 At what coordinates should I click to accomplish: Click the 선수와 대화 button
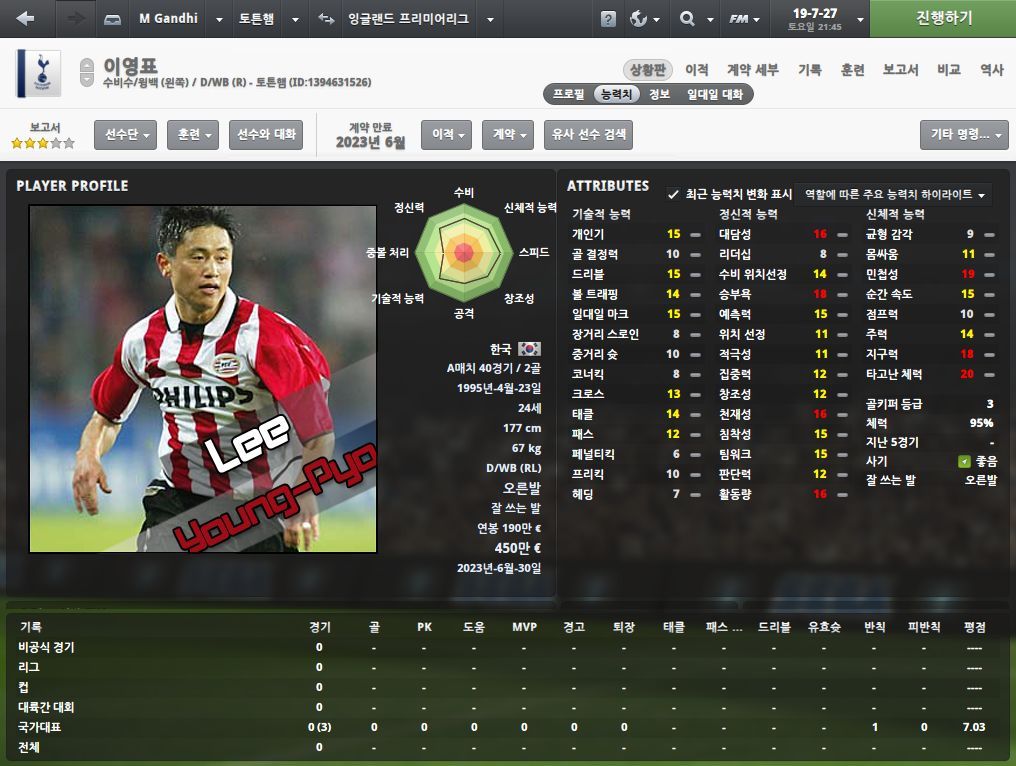(x=266, y=134)
